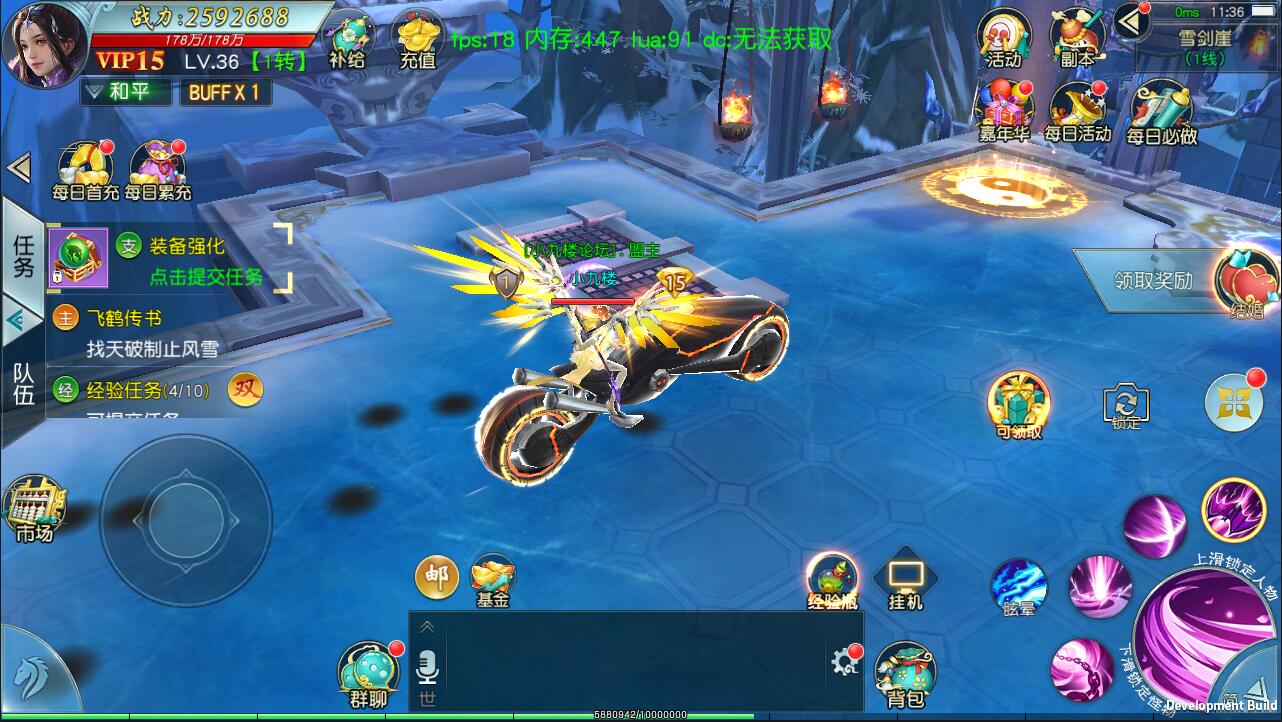Screen dimensions: 1282x722
Task: Enter the 副本 dungeon menu
Action: pyautogui.click(x=1076, y=38)
